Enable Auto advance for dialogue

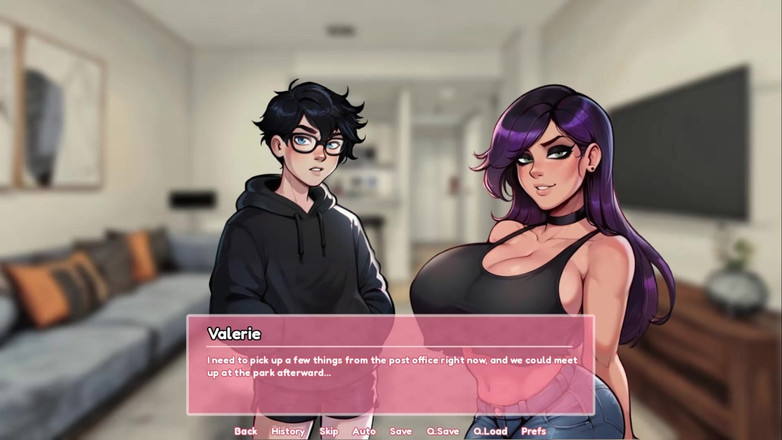pos(364,431)
